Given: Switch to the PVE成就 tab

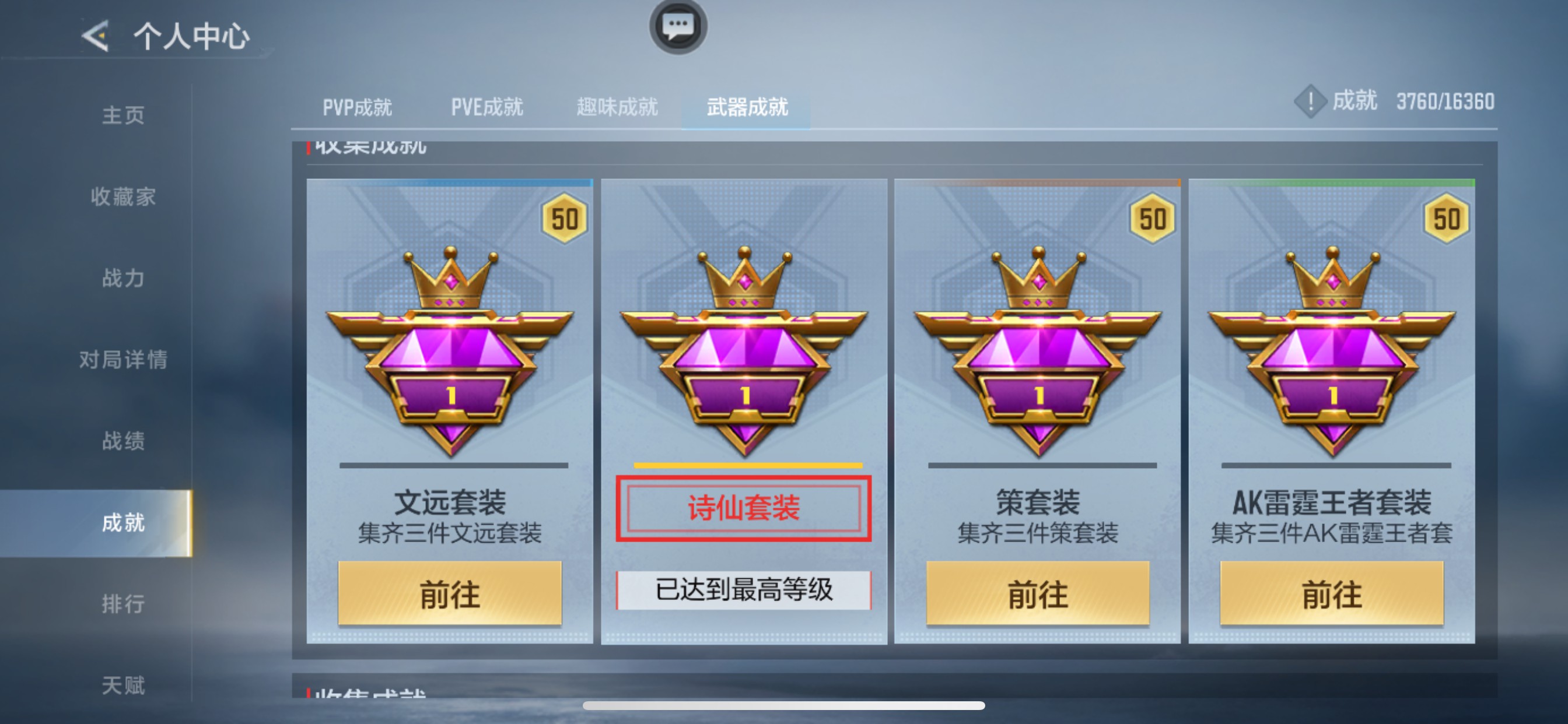Looking at the screenshot, I should click(487, 107).
